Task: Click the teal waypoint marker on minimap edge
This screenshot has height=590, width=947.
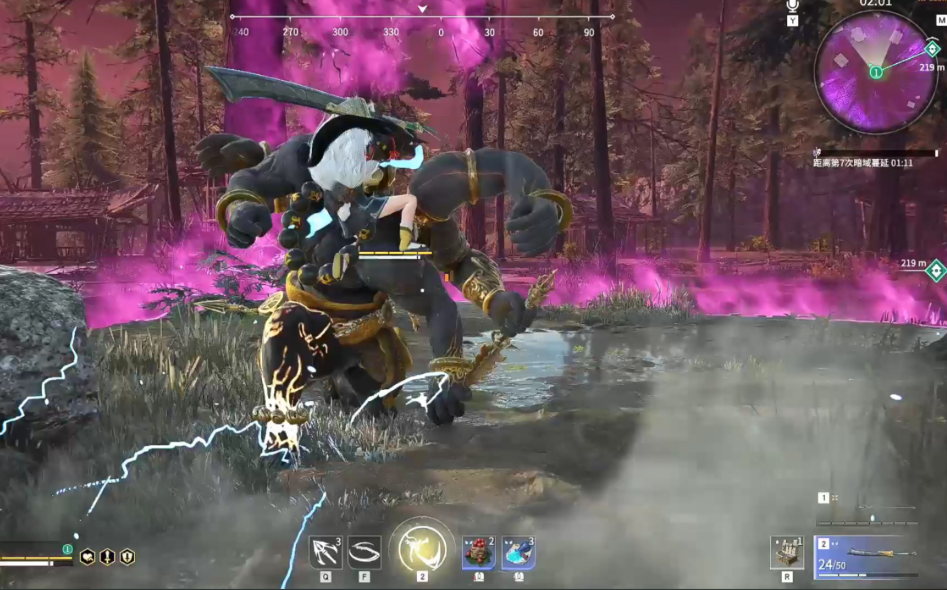Action: click(x=931, y=48)
